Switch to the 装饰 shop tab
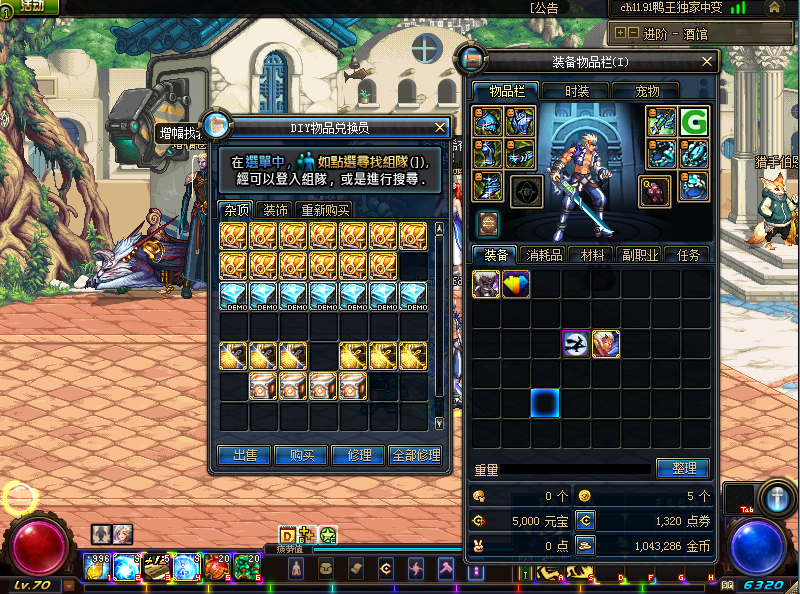 [x=275, y=210]
